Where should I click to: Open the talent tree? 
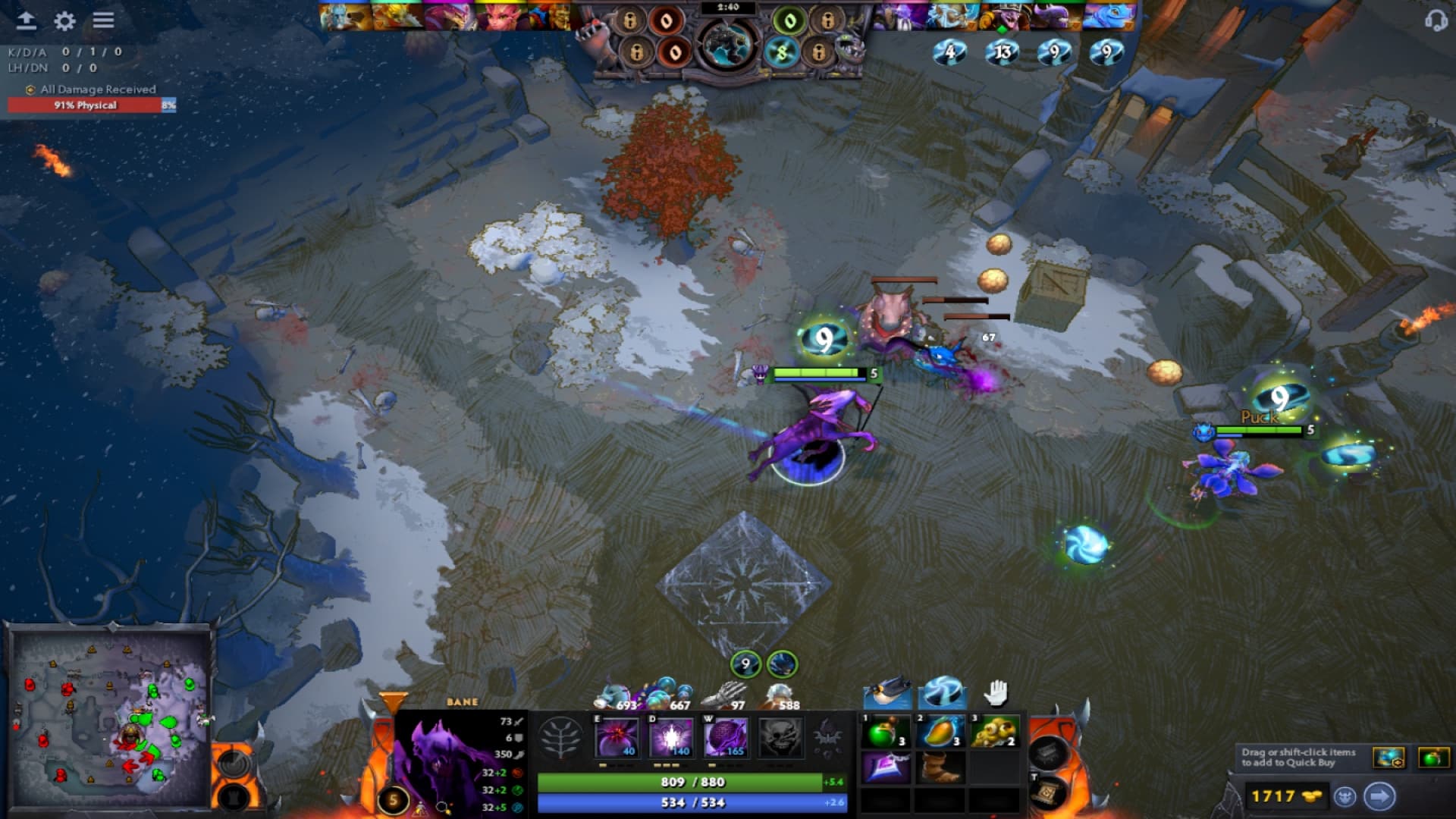[x=560, y=737]
